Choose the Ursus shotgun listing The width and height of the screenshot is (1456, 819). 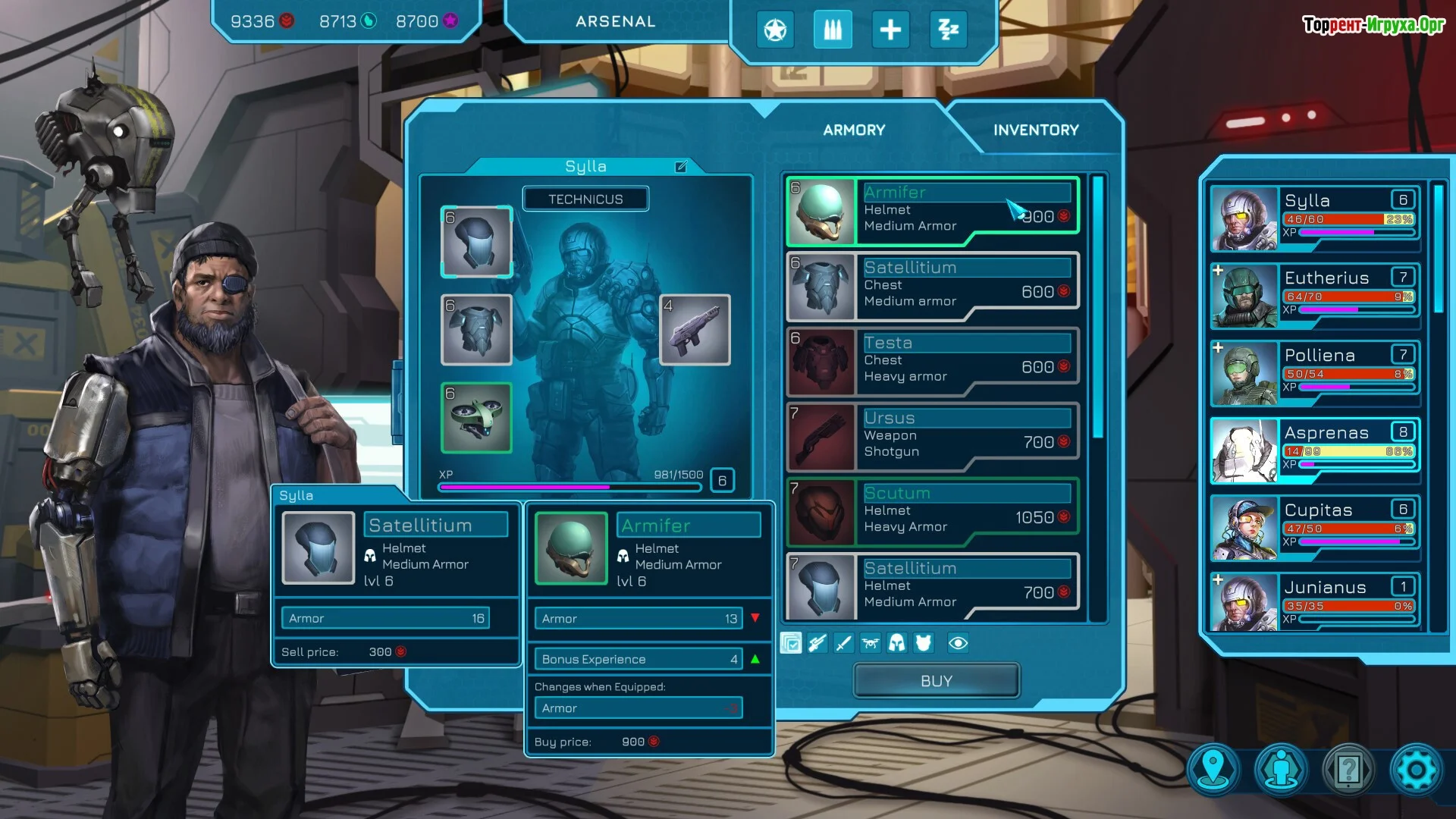(933, 437)
